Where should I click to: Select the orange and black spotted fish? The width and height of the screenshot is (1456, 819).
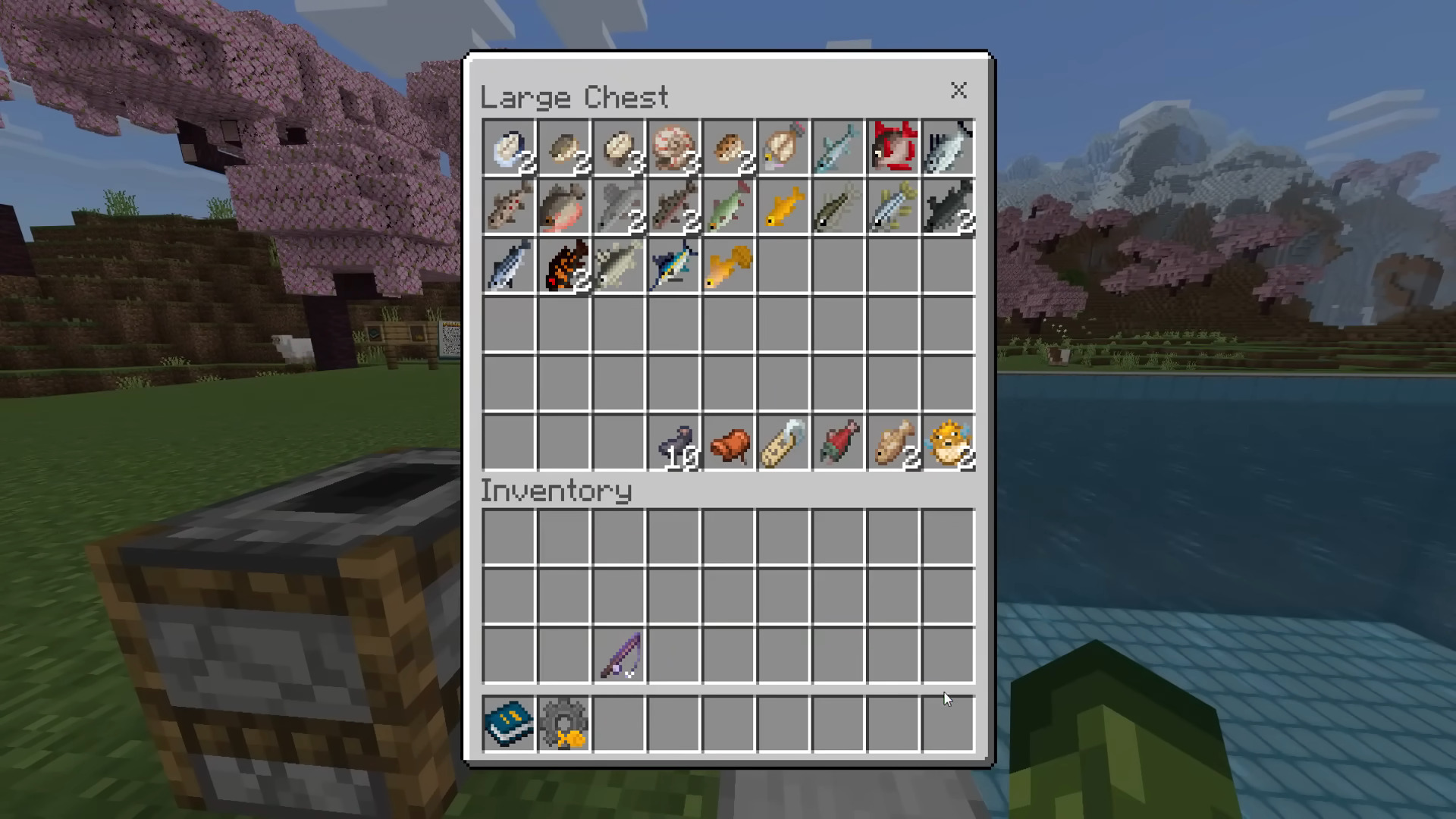pos(564,265)
